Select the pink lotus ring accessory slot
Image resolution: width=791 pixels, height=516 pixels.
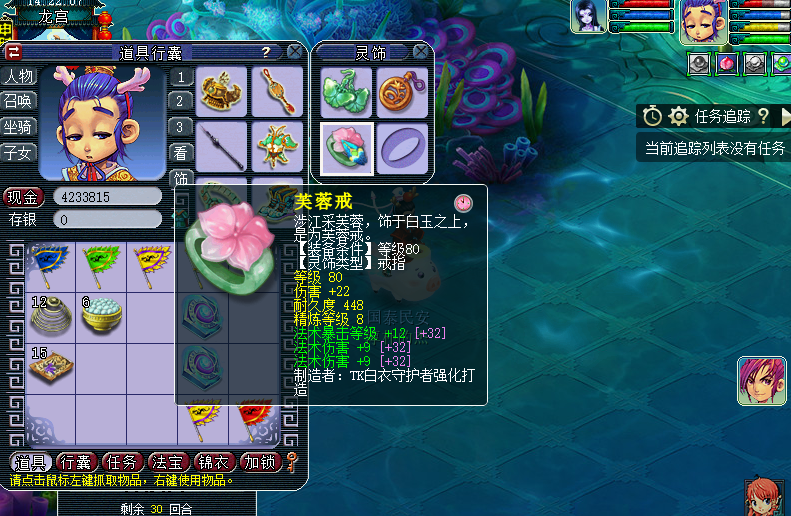pyautogui.click(x=347, y=148)
